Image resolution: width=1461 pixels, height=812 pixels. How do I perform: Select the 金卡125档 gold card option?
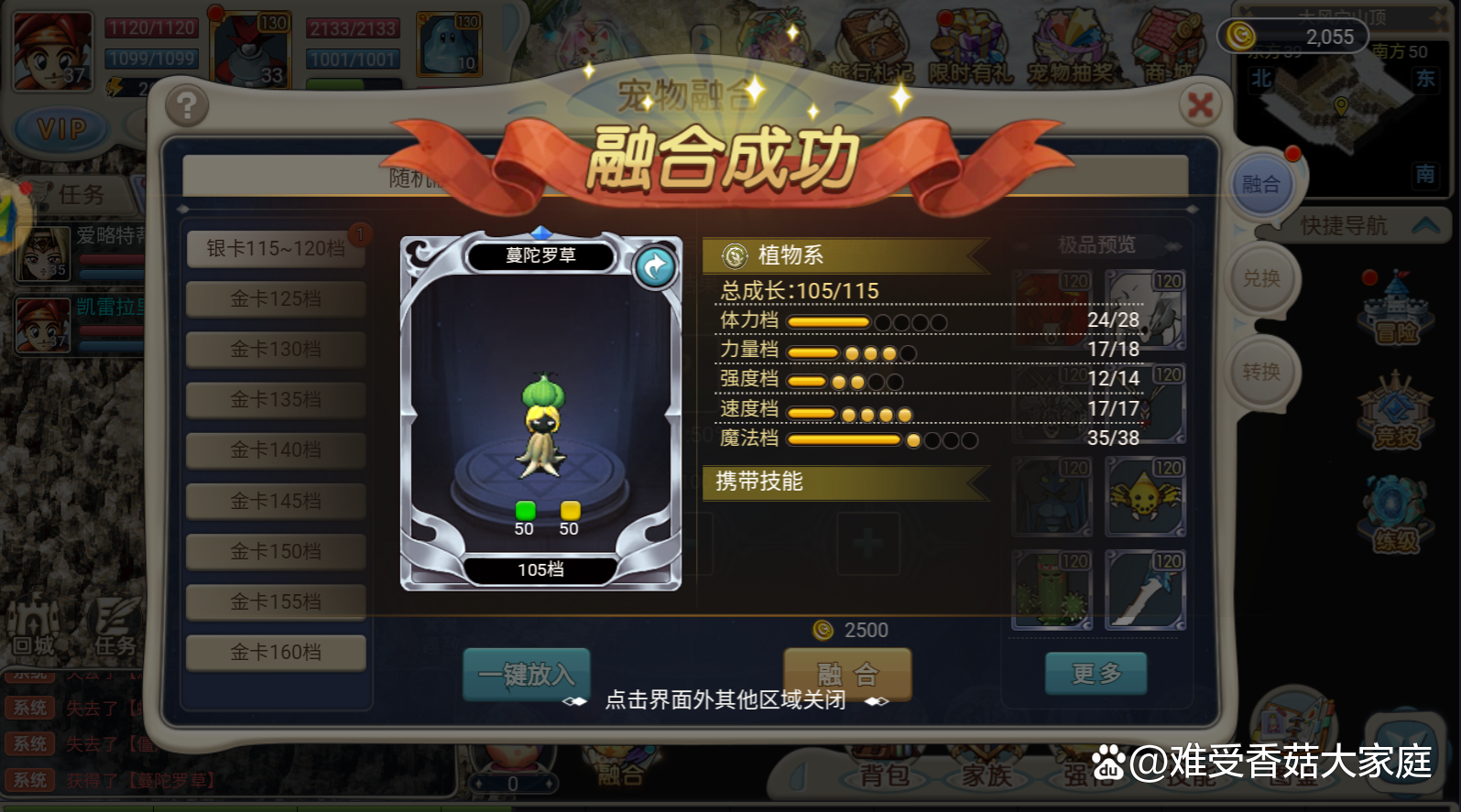pyautogui.click(x=274, y=298)
